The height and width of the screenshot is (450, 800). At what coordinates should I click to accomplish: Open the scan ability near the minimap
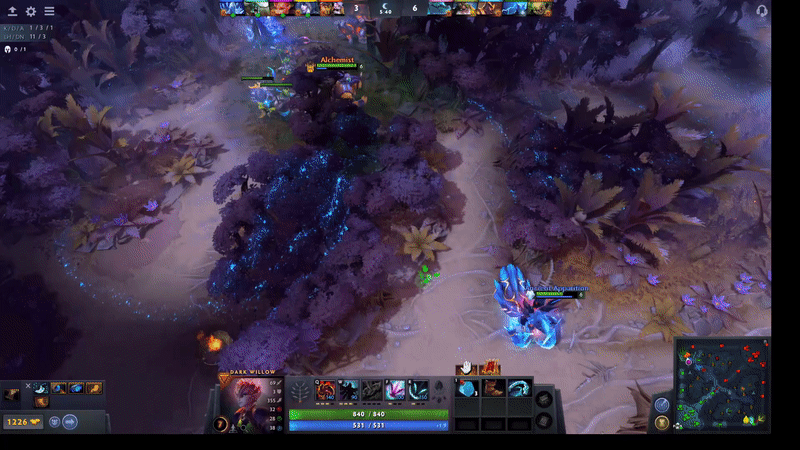(661, 404)
